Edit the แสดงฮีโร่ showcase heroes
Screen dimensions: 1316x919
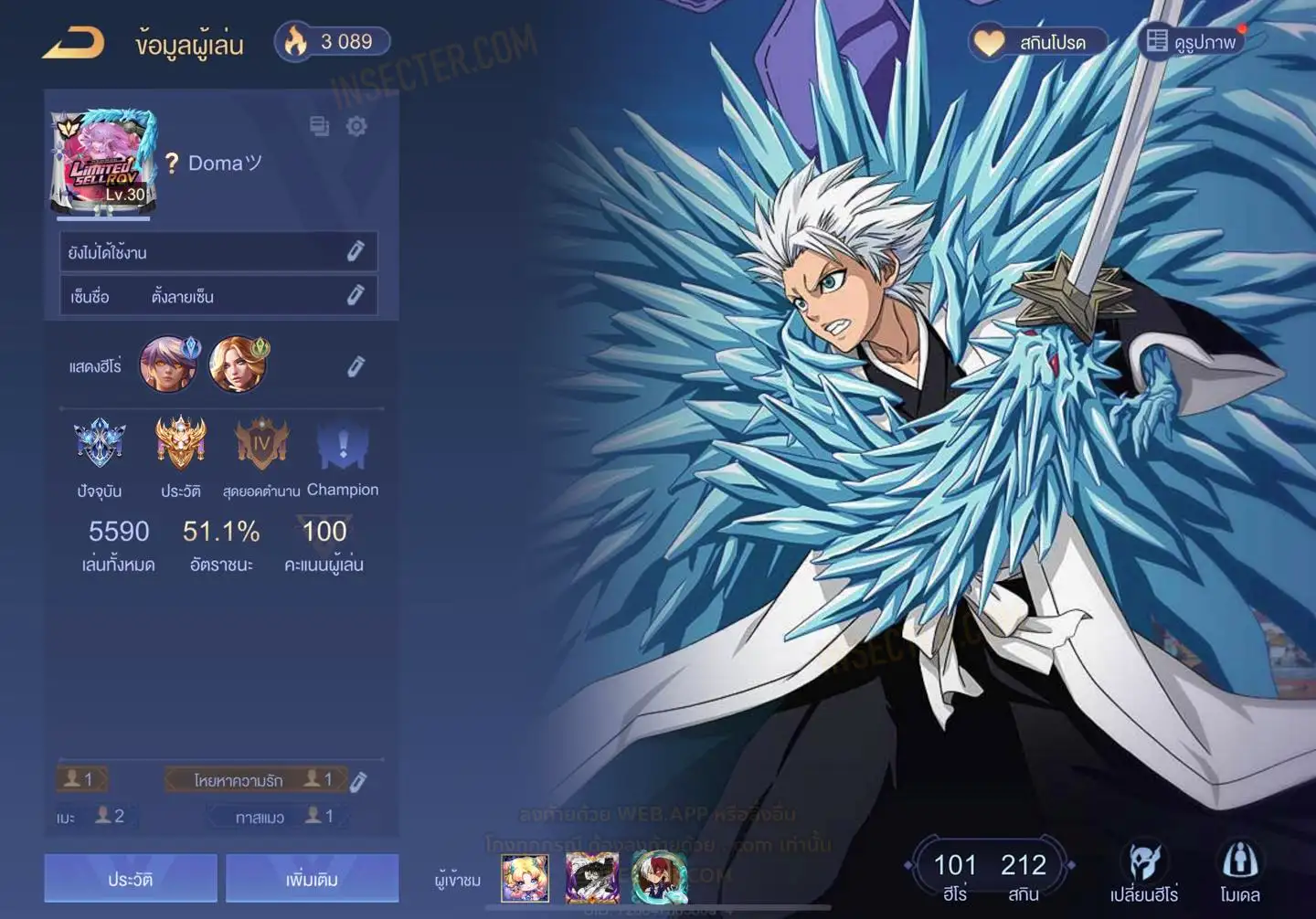click(356, 366)
